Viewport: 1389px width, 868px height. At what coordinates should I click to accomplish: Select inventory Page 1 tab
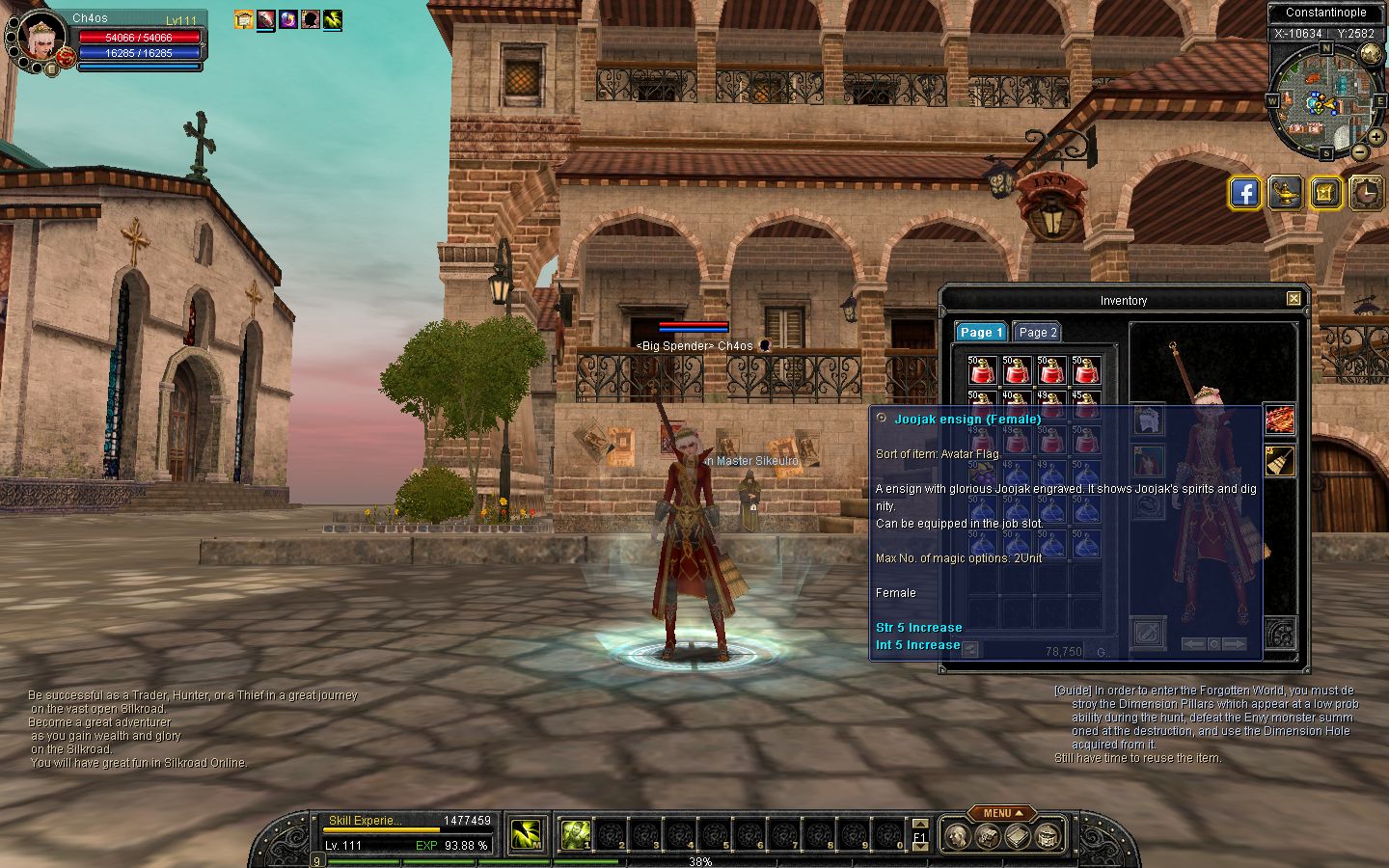click(x=981, y=332)
